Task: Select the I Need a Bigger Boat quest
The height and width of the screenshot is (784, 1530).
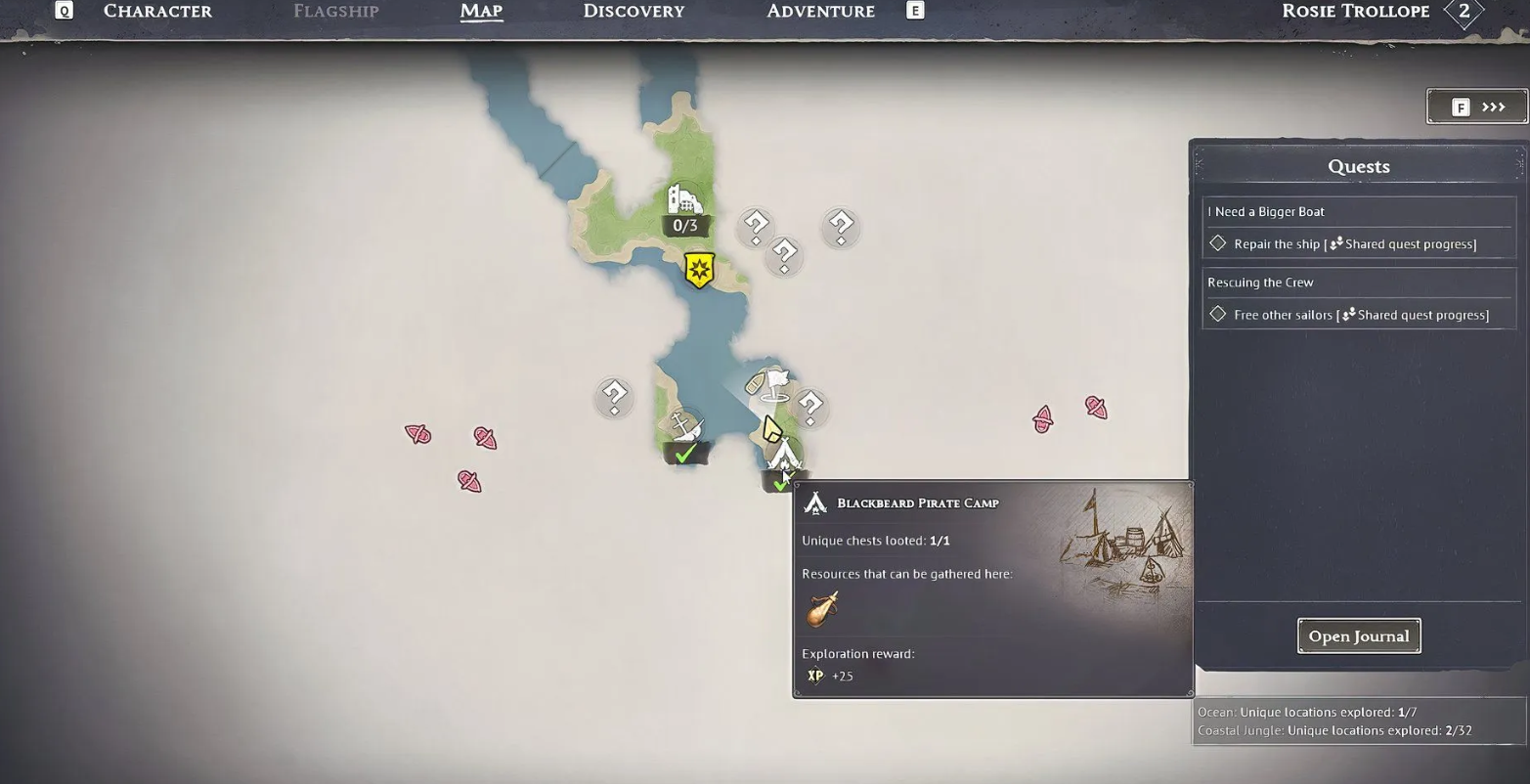Action: click(1266, 212)
